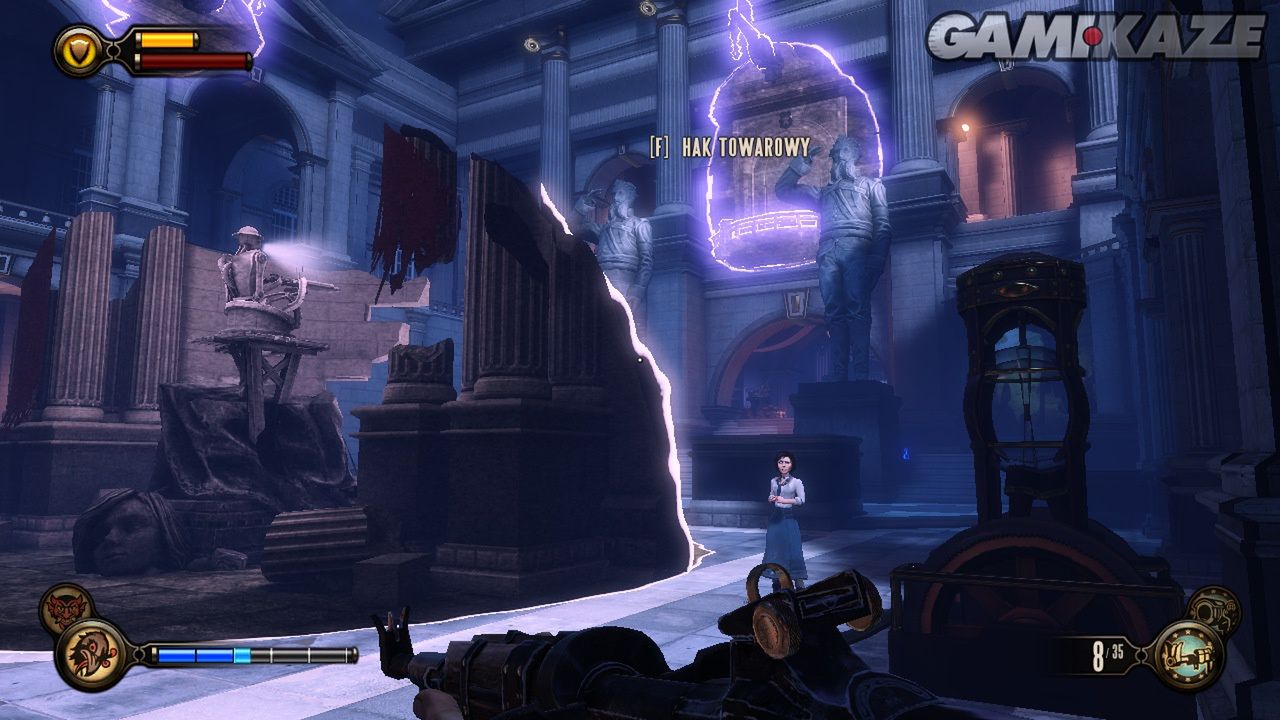Activate the Bucking Bronco horse vigor icon
The width and height of the screenshot is (1280, 720).
[92, 655]
